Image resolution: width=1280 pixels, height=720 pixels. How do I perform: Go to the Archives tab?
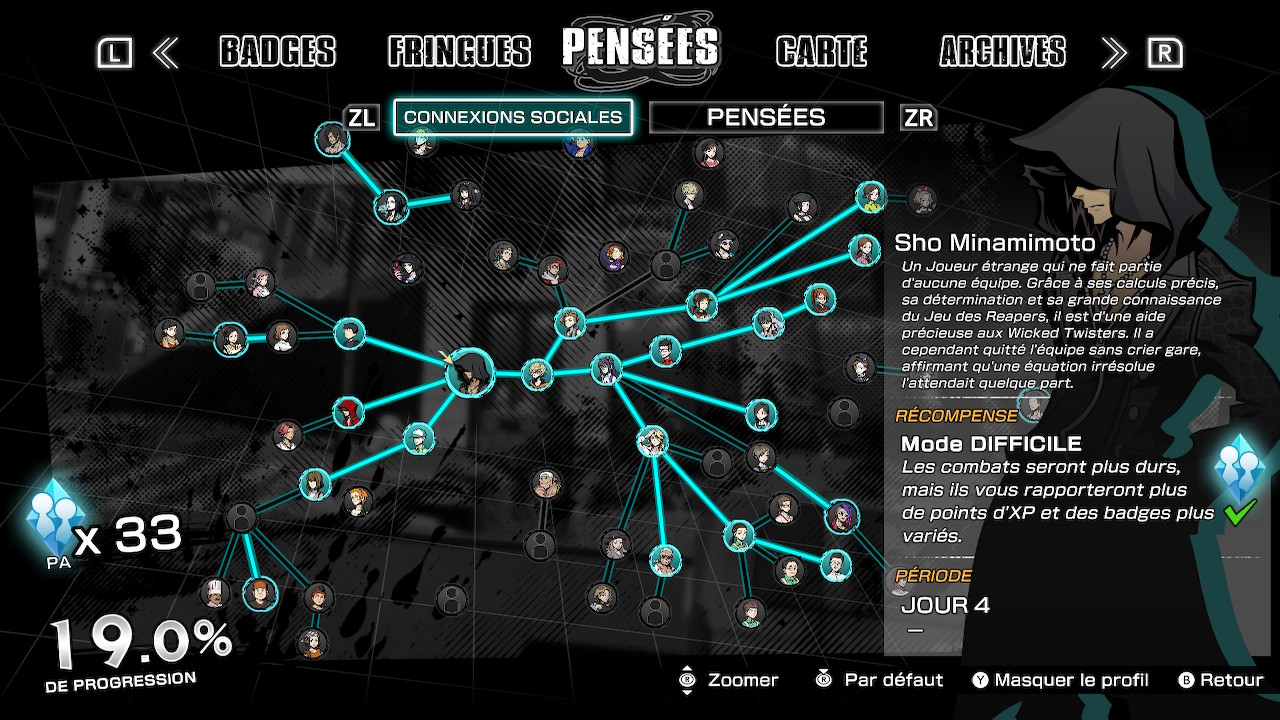coord(1002,52)
